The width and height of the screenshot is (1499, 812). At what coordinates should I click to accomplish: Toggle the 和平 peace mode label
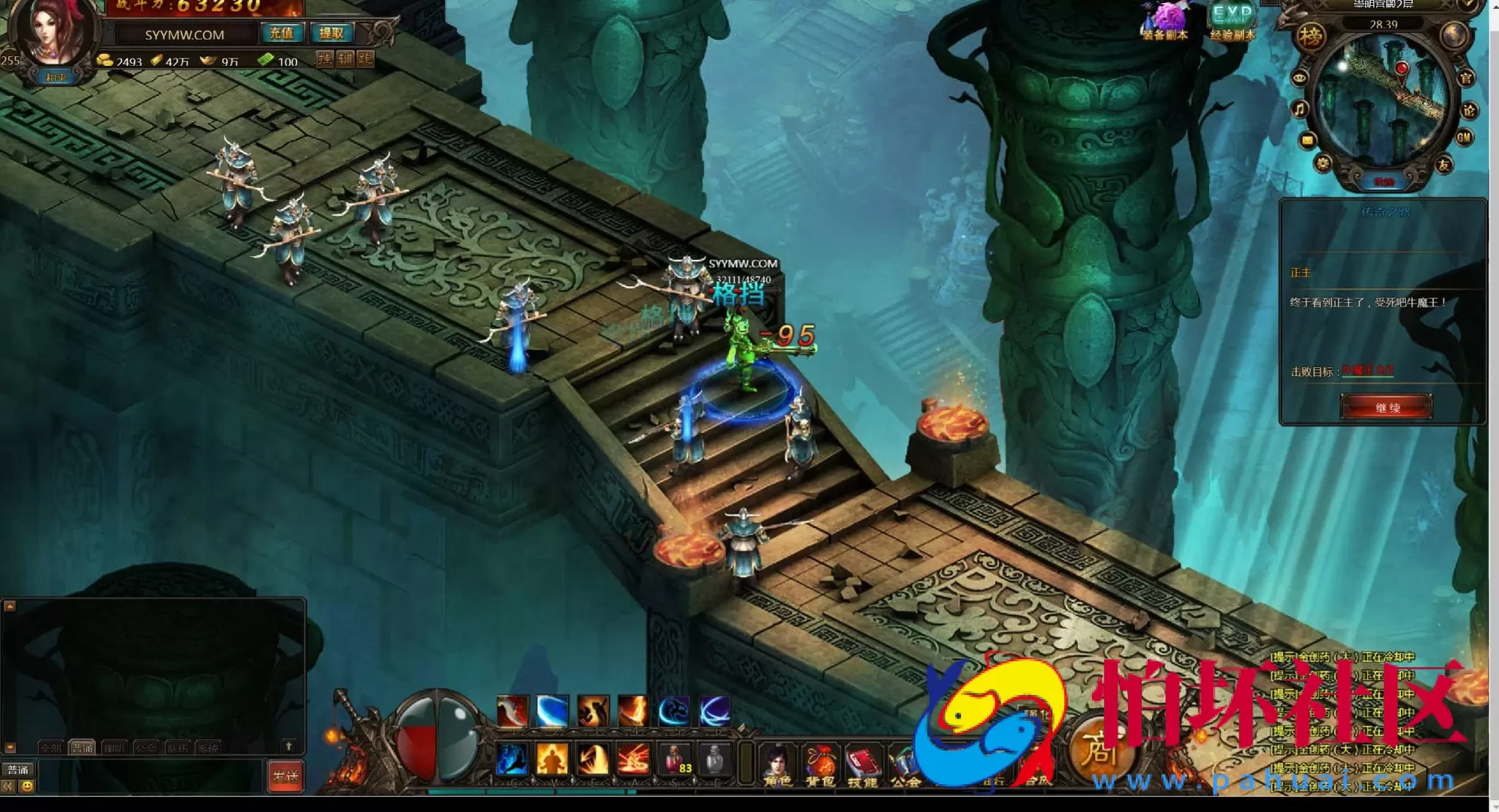point(56,78)
